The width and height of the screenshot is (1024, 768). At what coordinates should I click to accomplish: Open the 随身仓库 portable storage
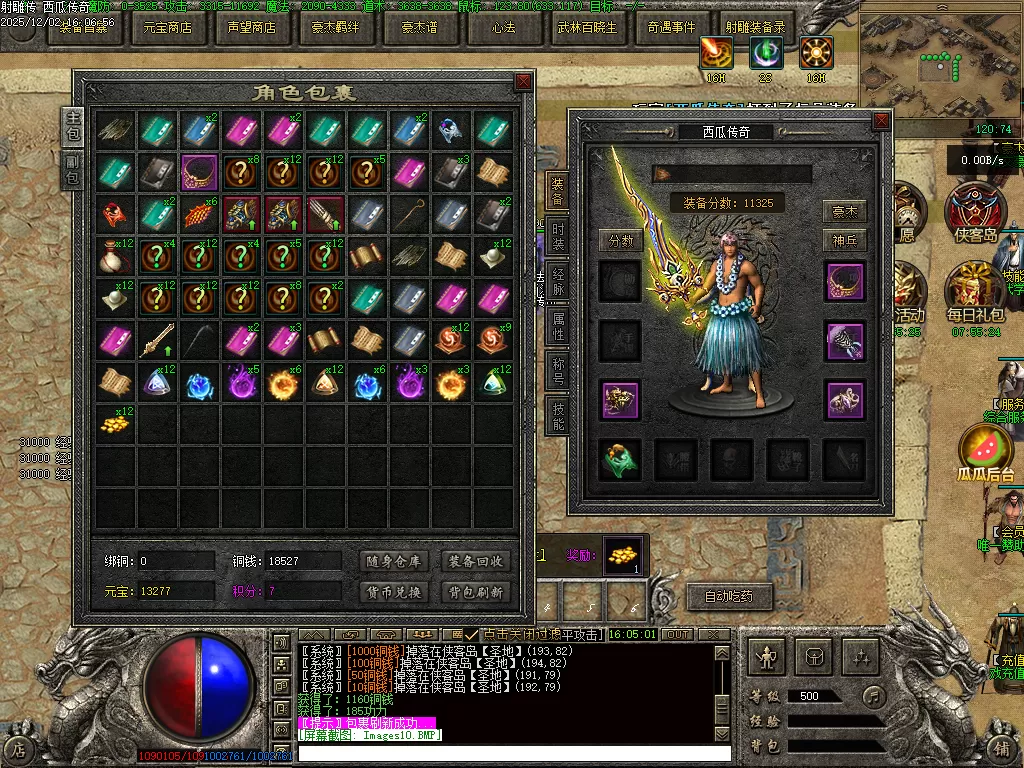pos(393,561)
